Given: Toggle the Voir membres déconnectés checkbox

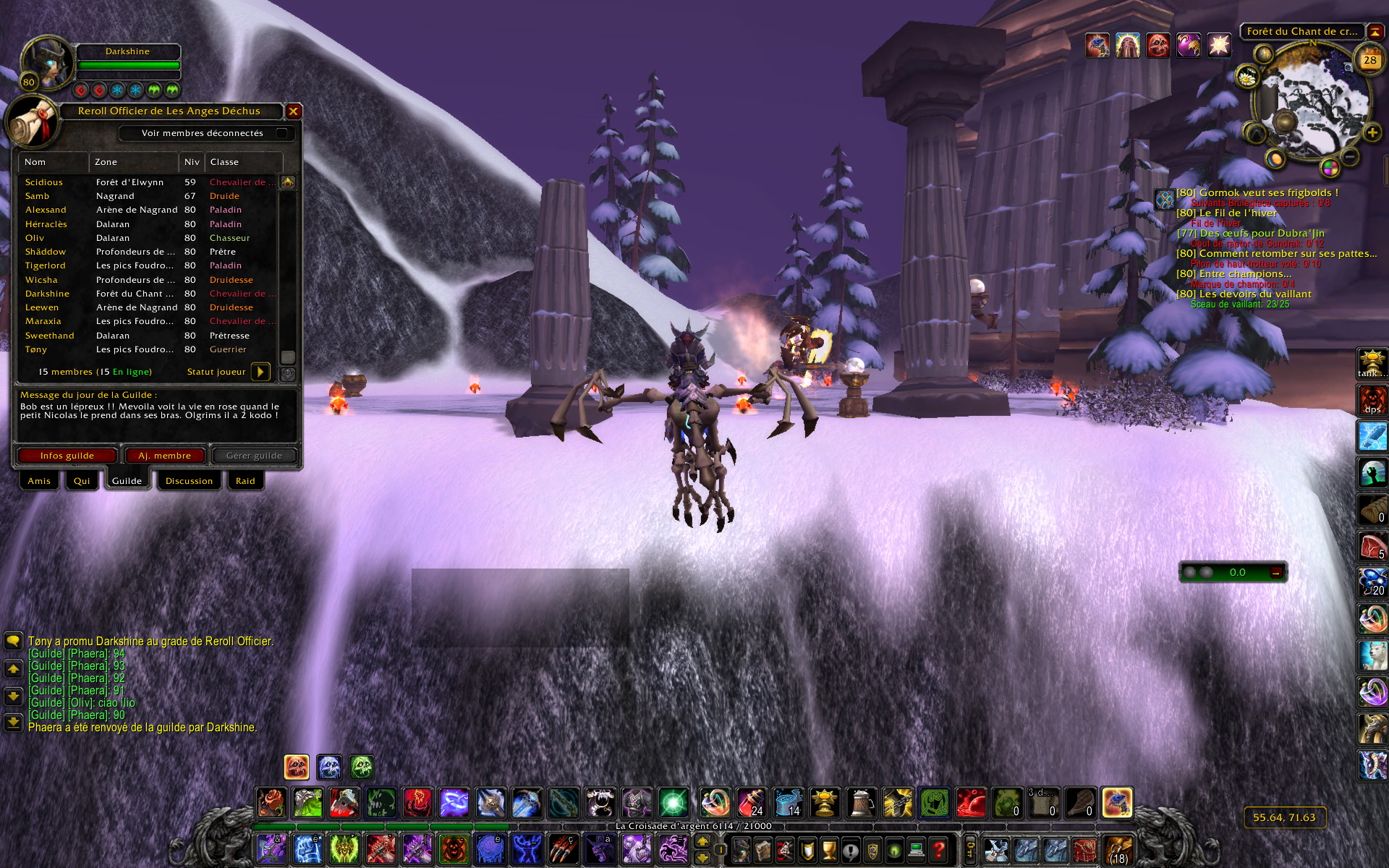Looking at the screenshot, I should pyautogui.click(x=281, y=133).
